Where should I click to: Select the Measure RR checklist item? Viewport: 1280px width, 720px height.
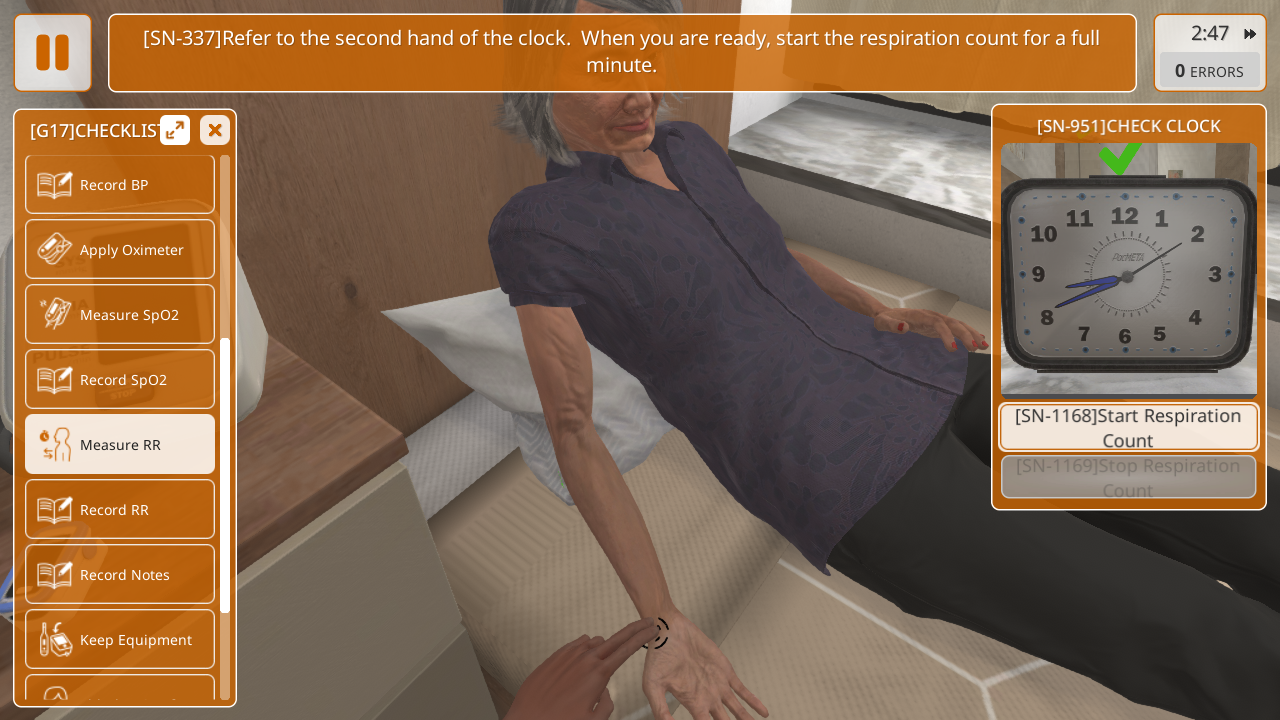[120, 445]
